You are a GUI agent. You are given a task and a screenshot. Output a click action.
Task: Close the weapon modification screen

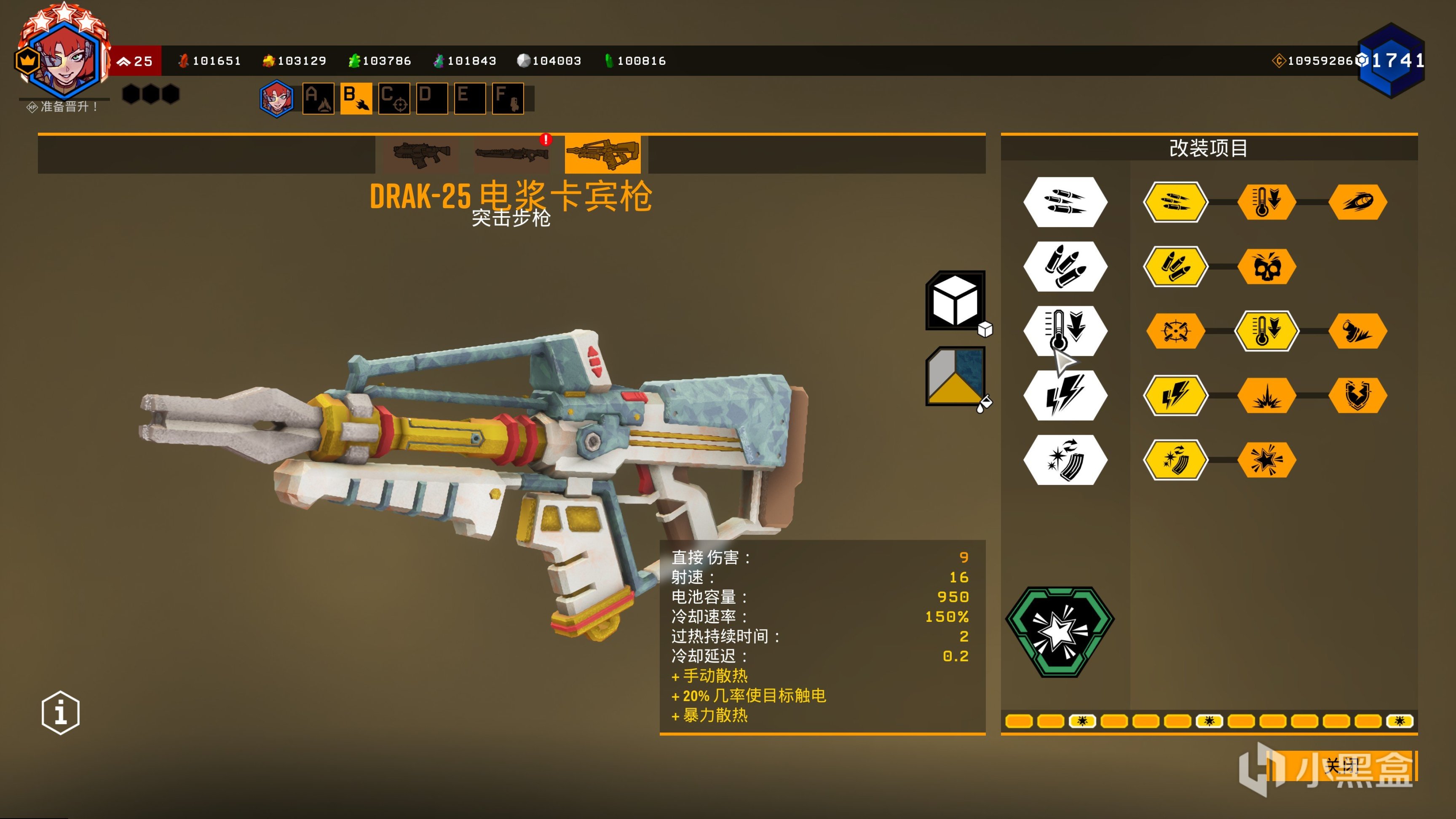coord(1342,766)
